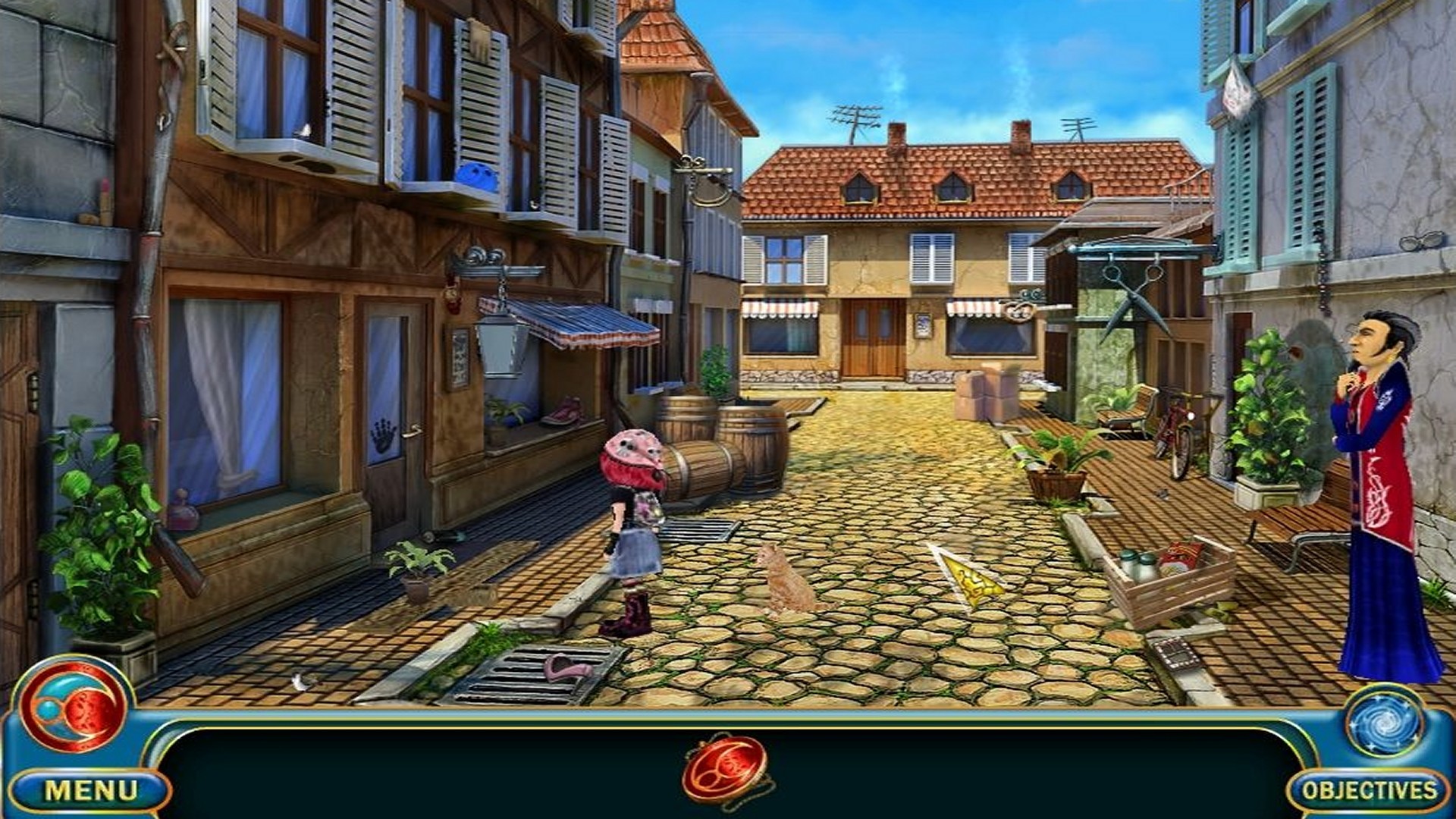Click the hanging scissors shop sign
The width and height of the screenshot is (1456, 819).
(1134, 296)
